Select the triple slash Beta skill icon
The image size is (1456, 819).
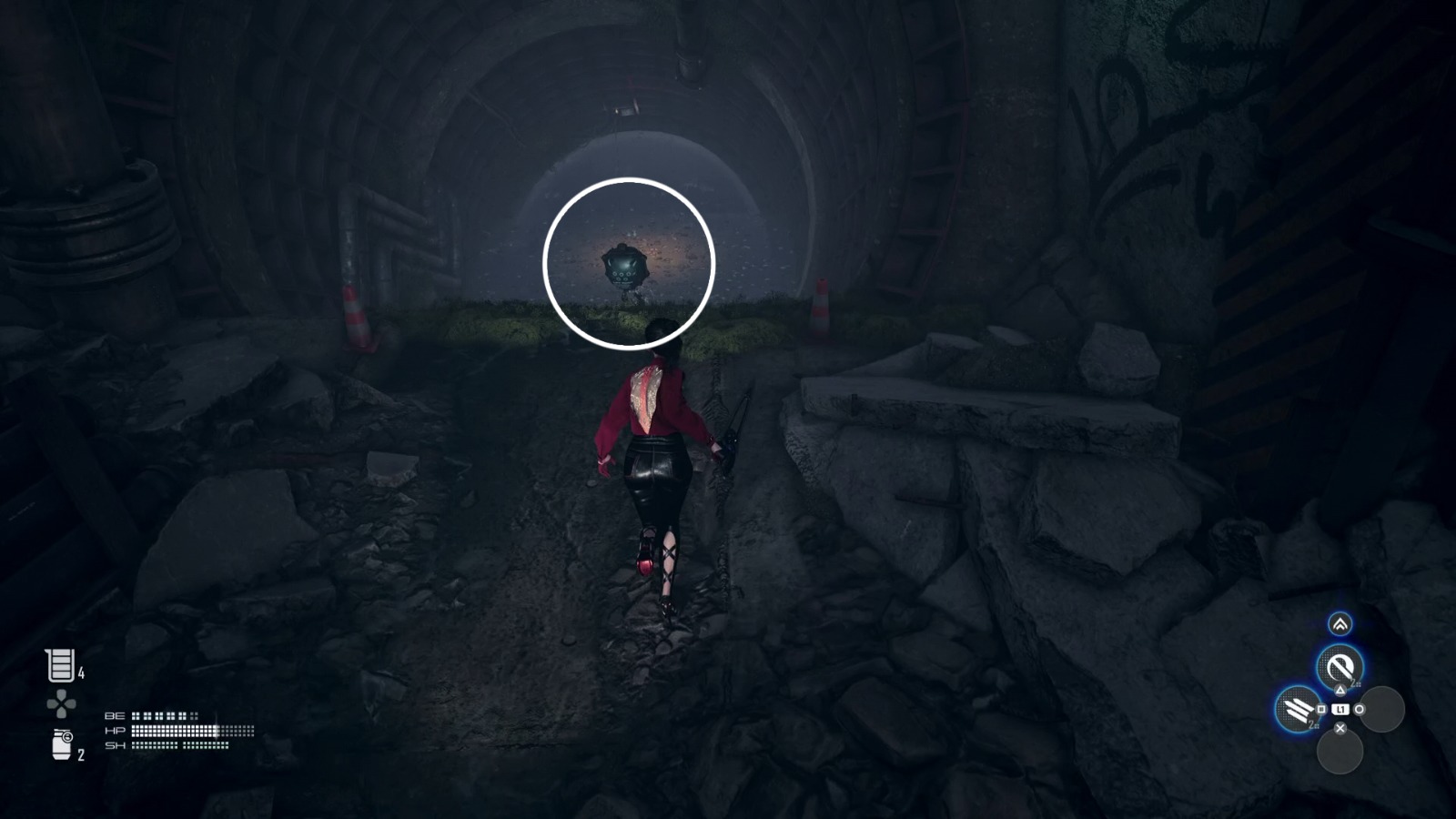(x=1294, y=708)
